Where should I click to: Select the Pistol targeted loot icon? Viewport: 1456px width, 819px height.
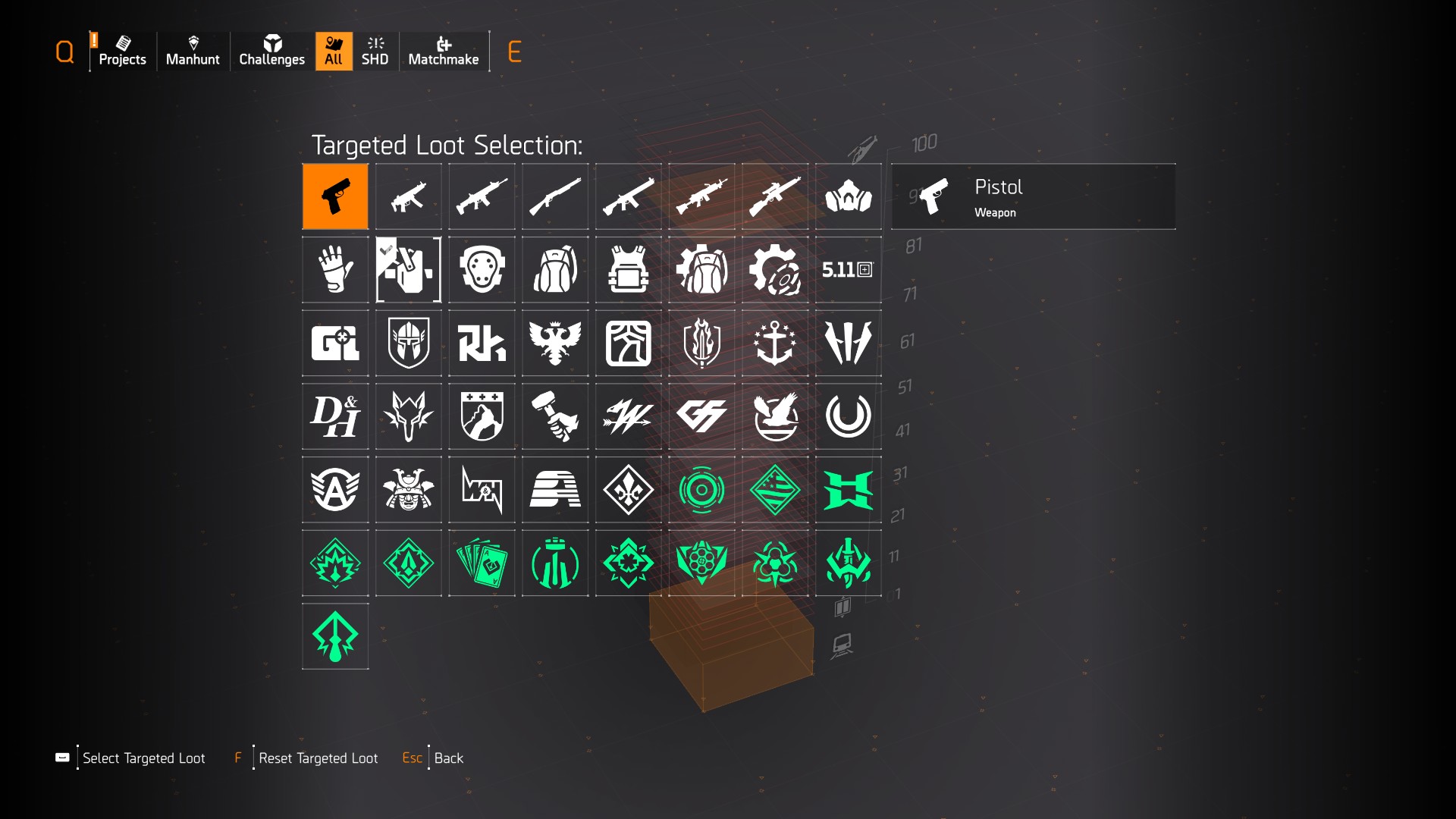click(335, 196)
